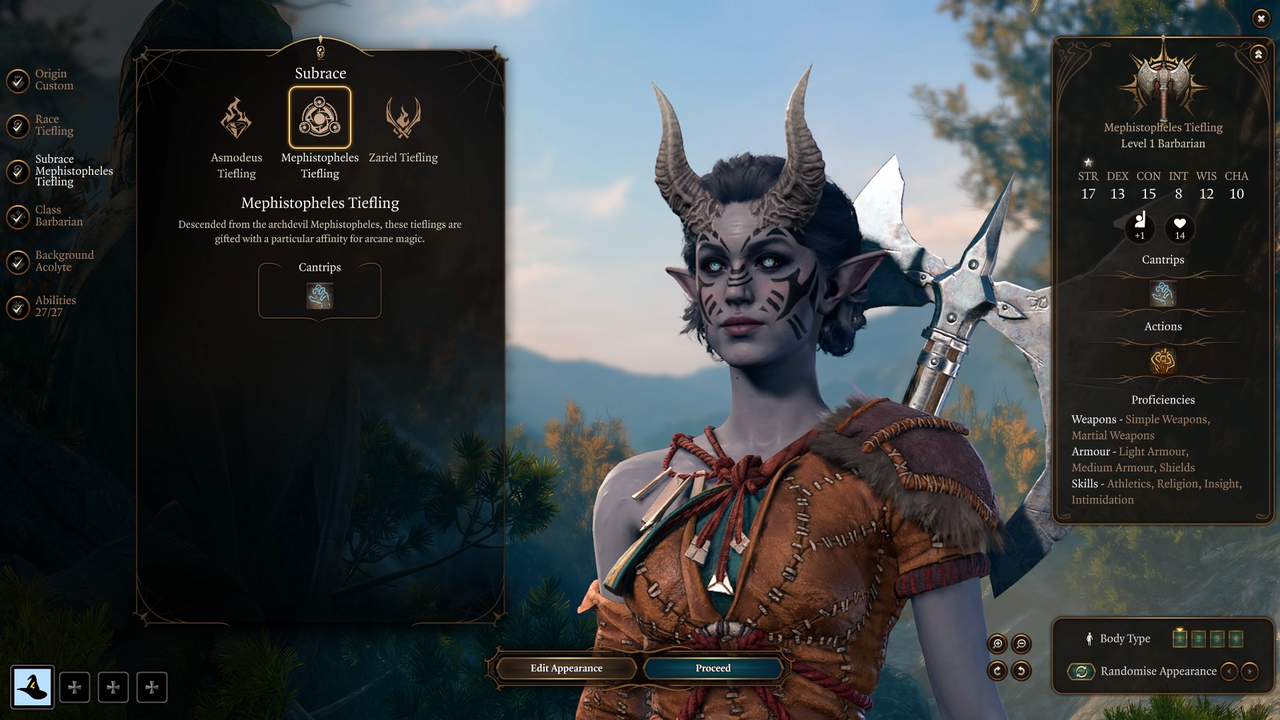Open the Cantrips icon on the character sheet

click(x=1162, y=293)
